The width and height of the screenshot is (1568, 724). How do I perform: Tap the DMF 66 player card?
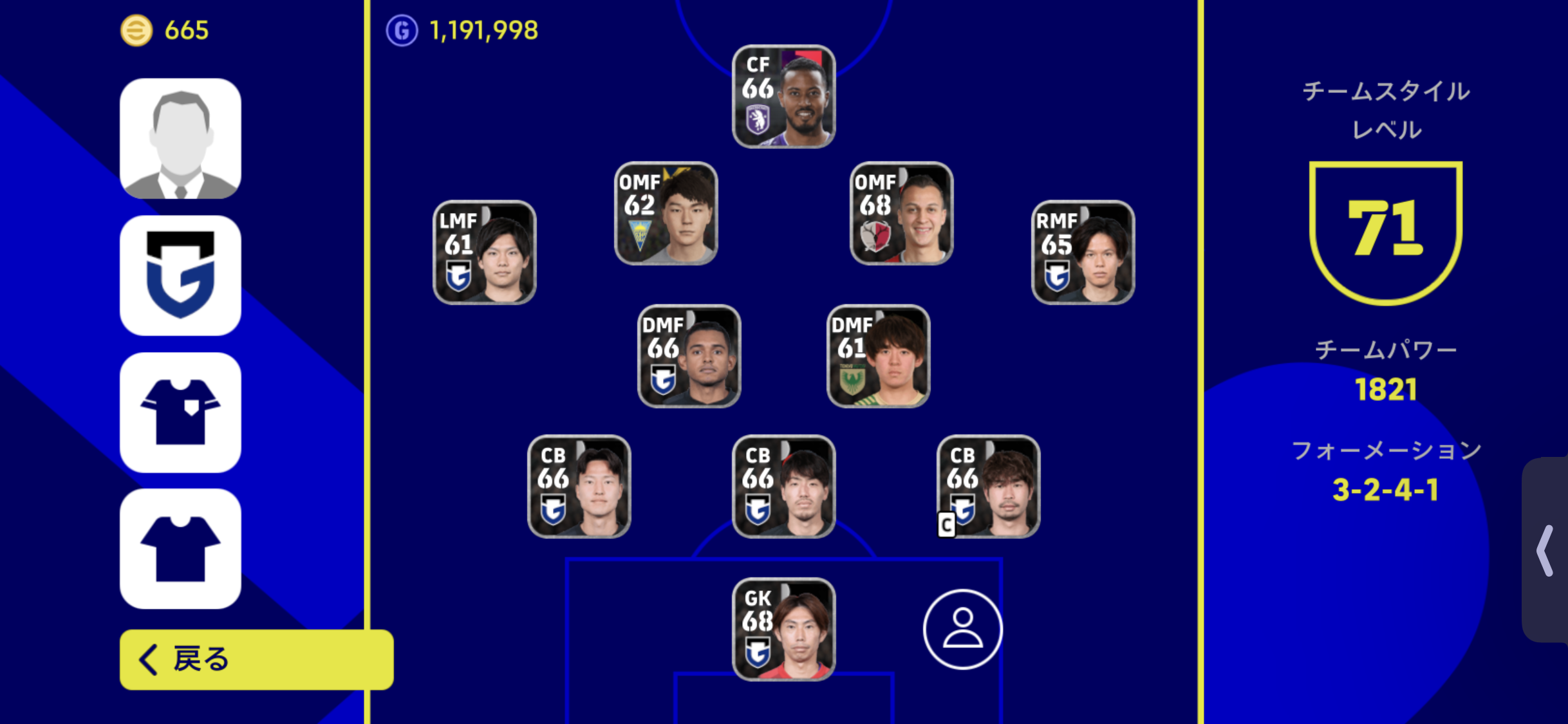tap(689, 356)
